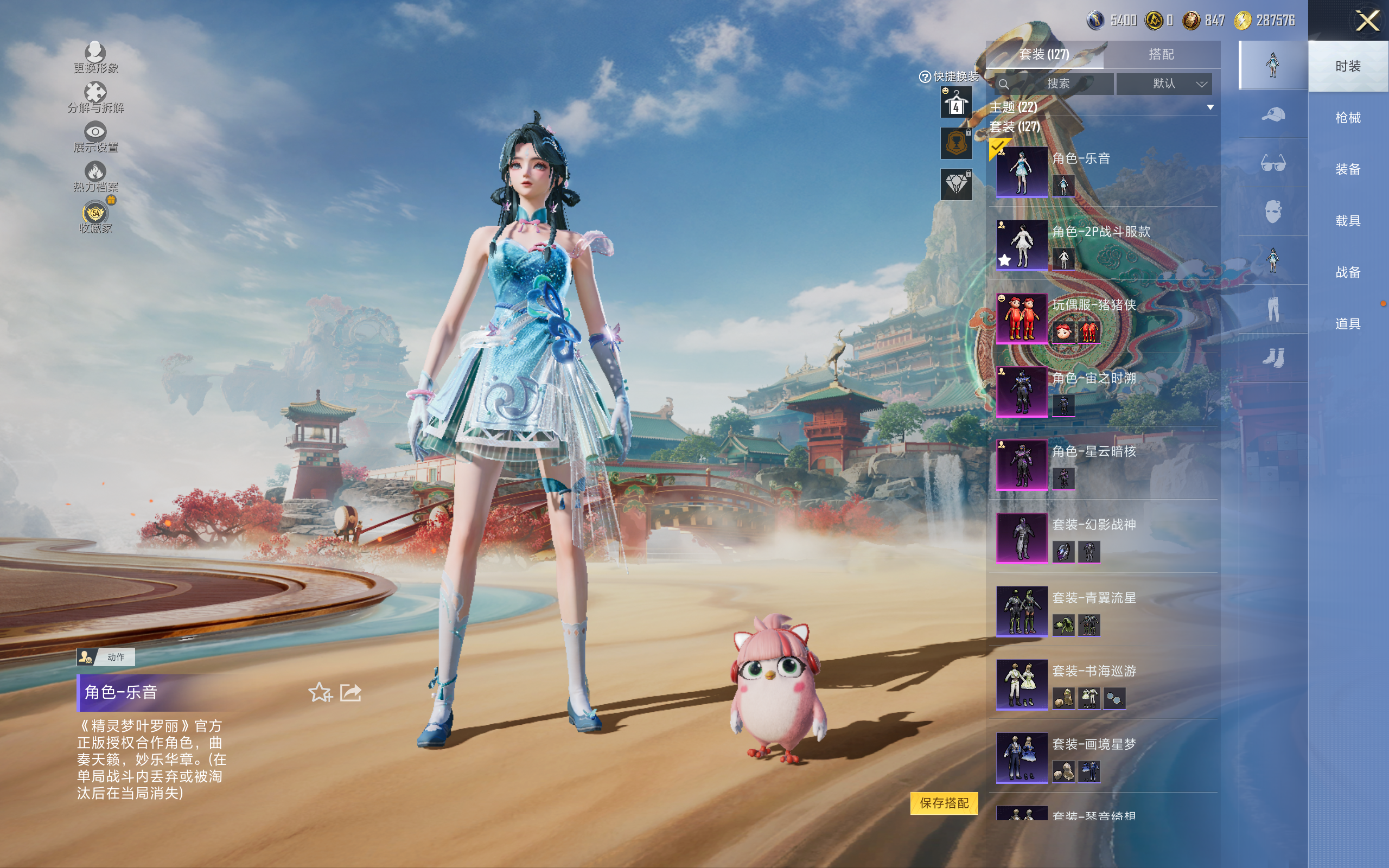Save the outfit with 保存搭配
Viewport: 1389px width, 868px height.
(x=944, y=802)
